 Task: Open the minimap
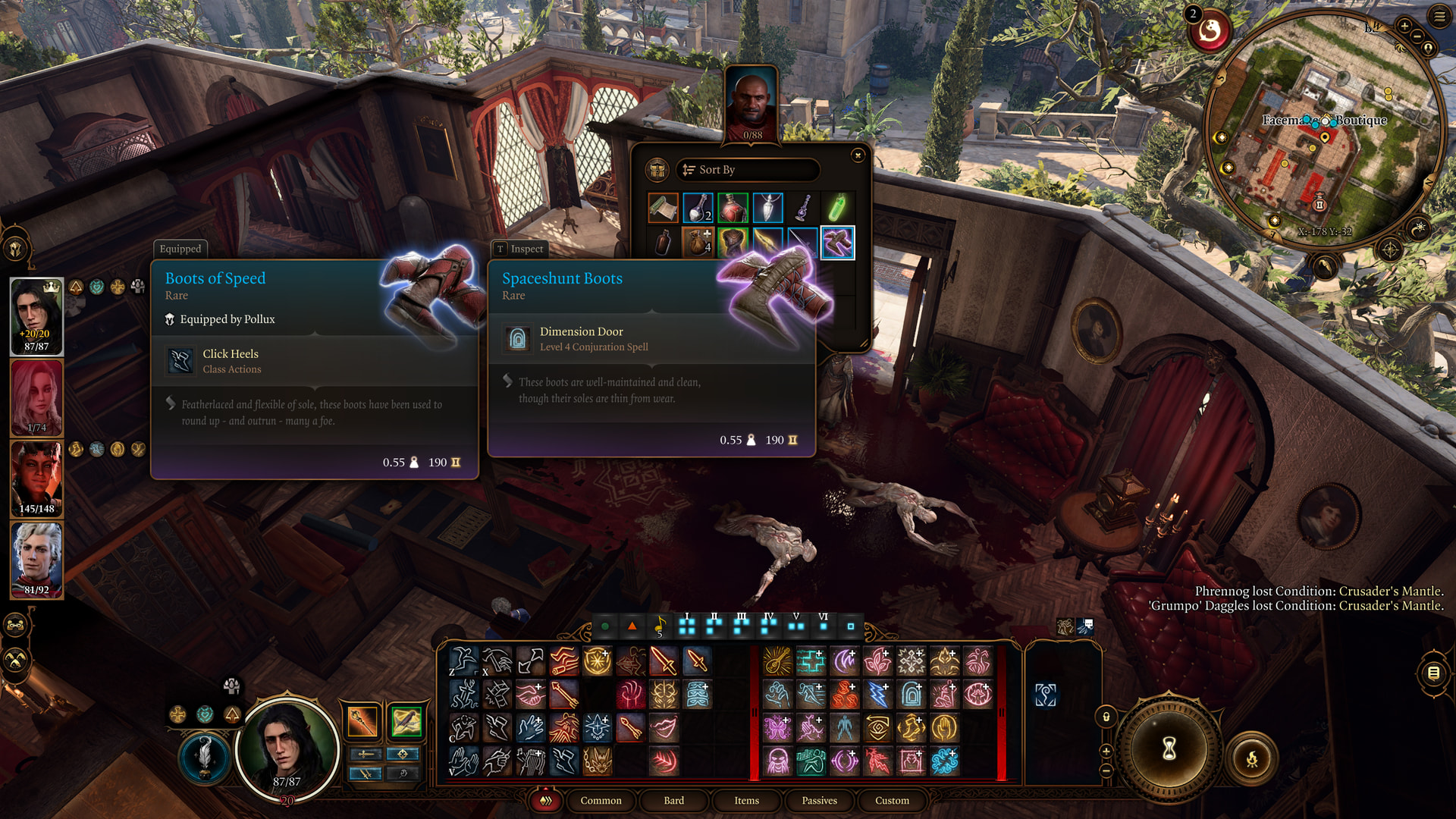1323,129
